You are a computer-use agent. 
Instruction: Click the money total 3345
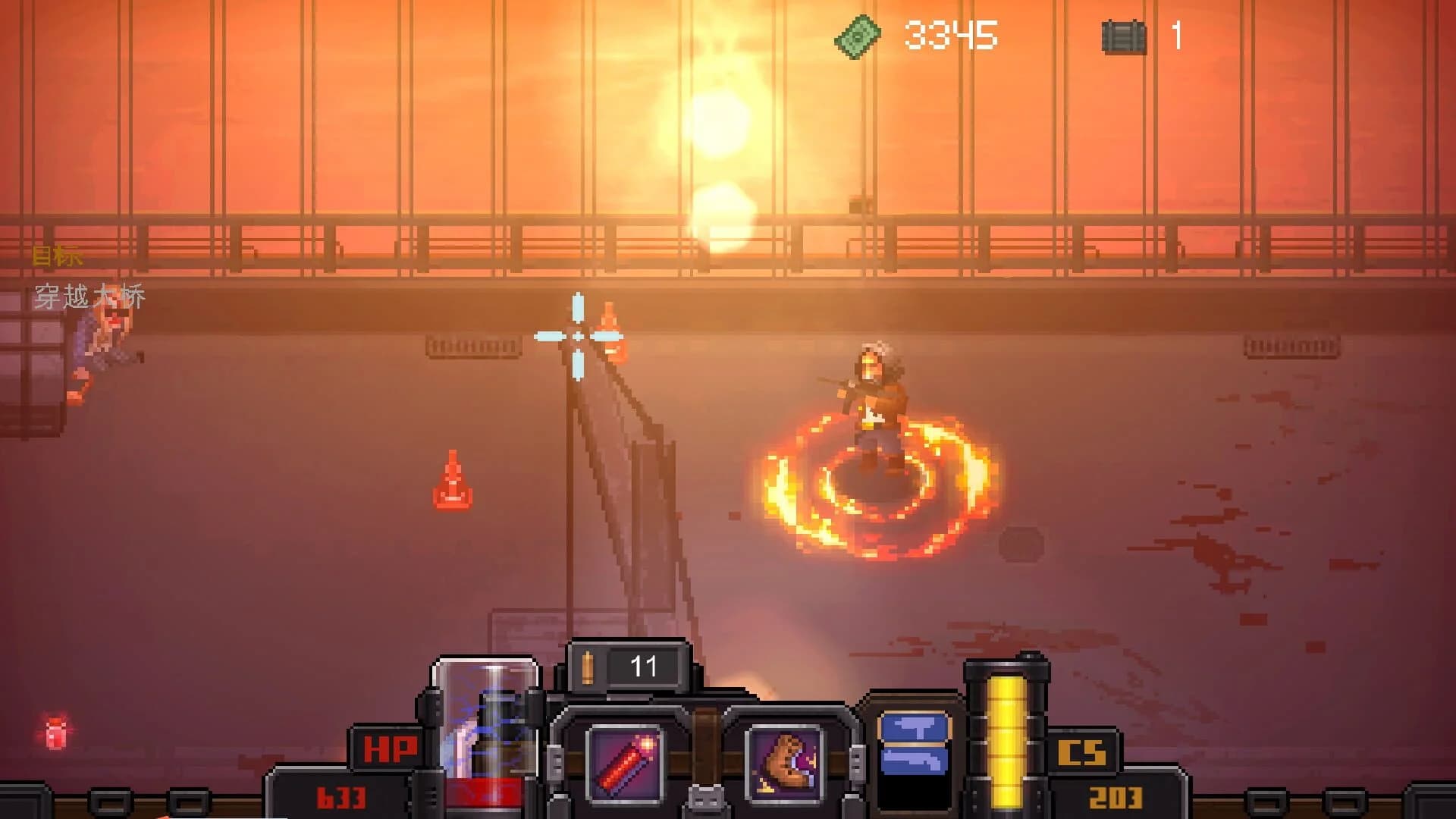(x=949, y=33)
